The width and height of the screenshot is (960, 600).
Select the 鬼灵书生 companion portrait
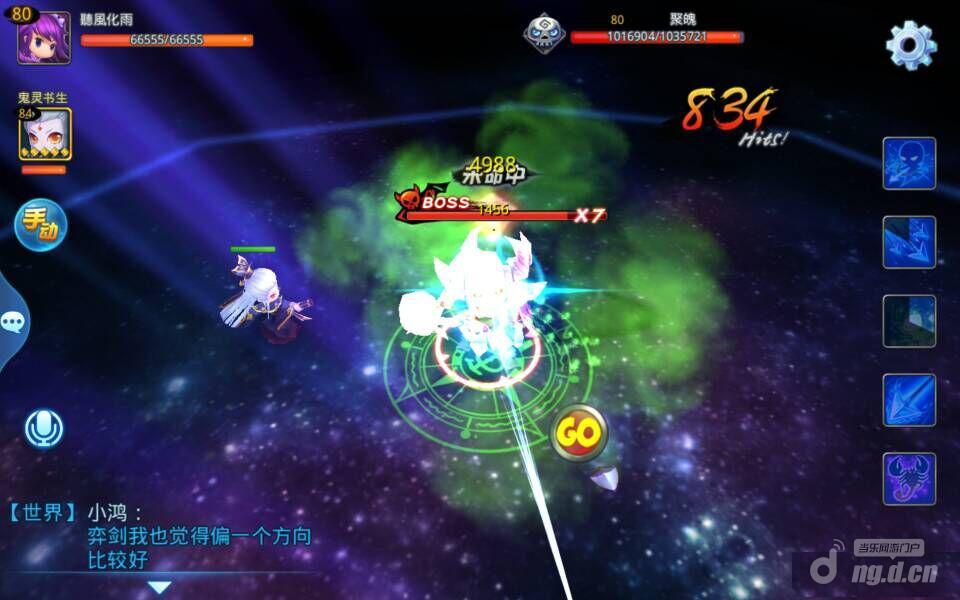coord(44,134)
